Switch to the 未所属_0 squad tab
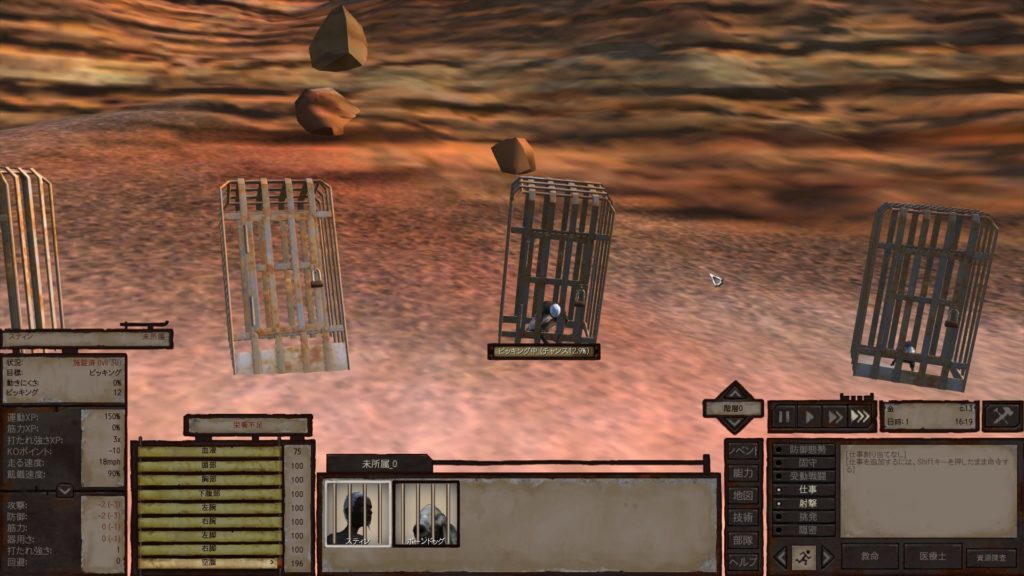Image resolution: width=1024 pixels, height=576 pixels. (379, 464)
